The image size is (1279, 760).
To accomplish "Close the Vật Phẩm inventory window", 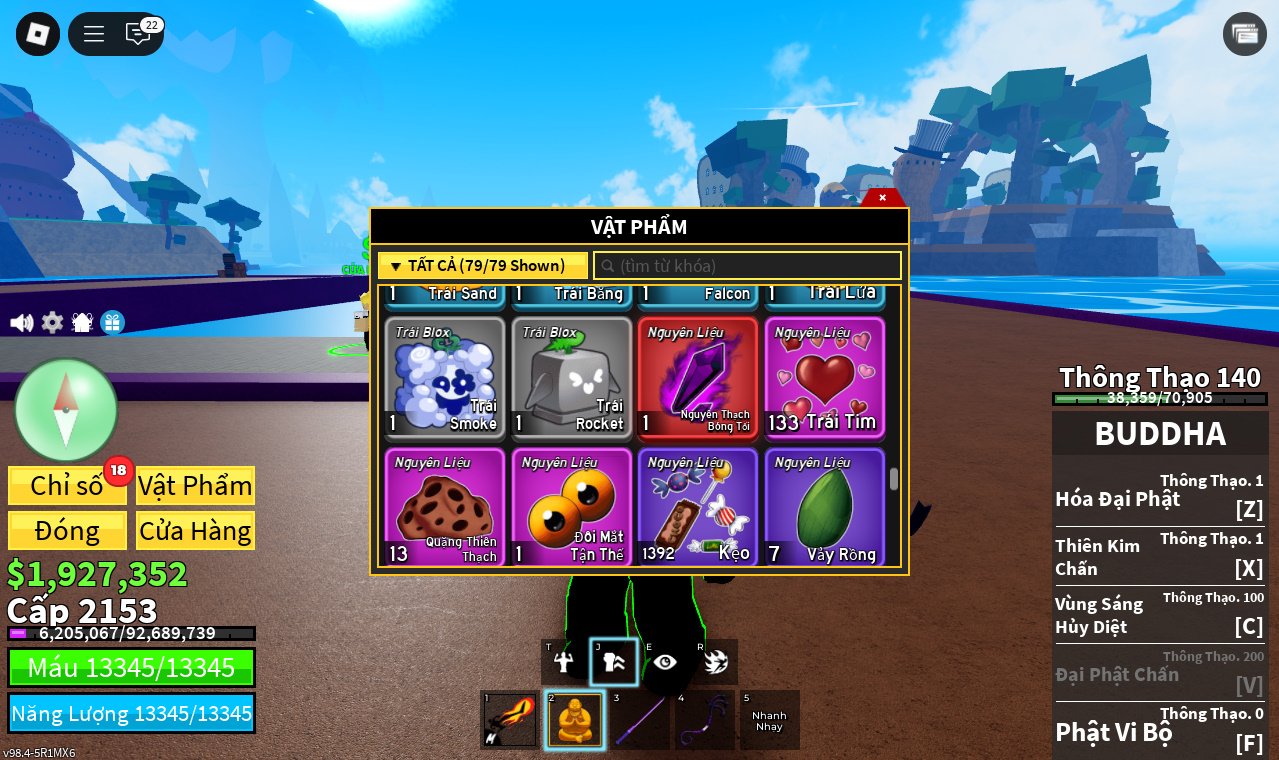I will point(882,198).
